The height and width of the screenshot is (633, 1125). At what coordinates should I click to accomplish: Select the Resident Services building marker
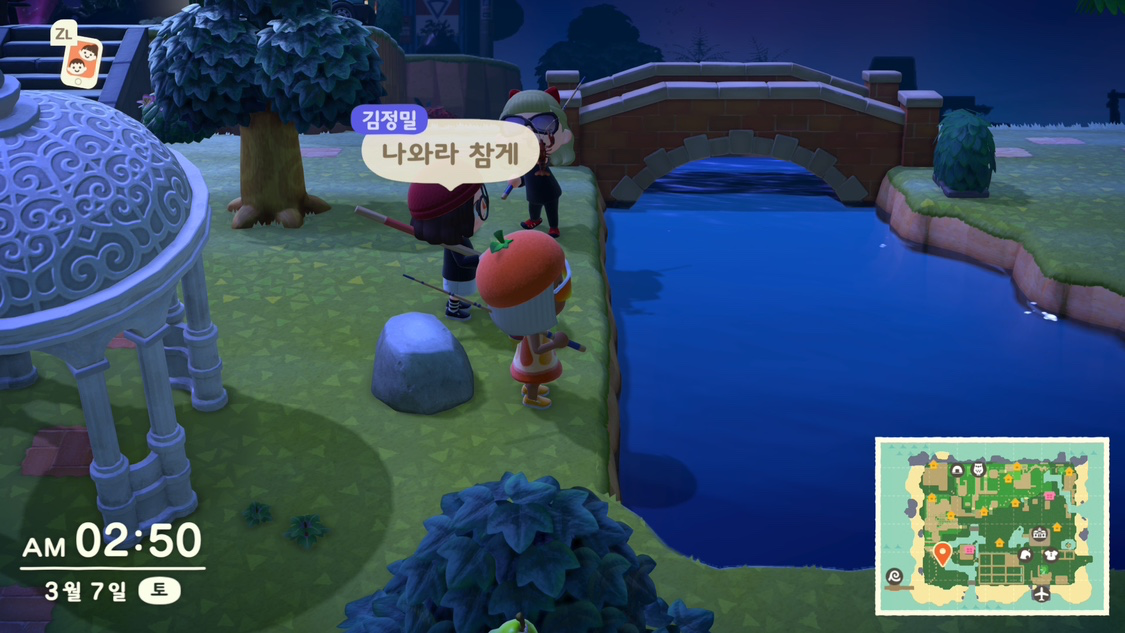(x=1040, y=536)
